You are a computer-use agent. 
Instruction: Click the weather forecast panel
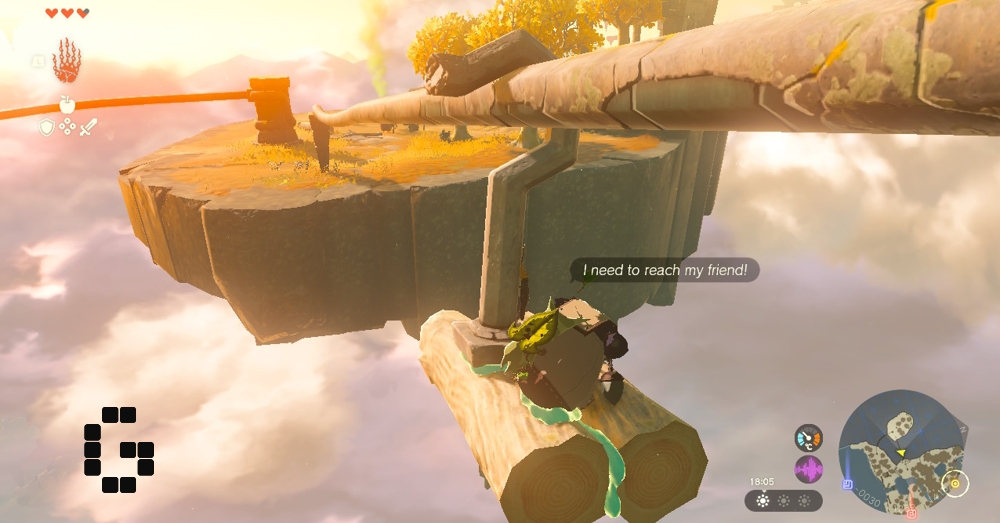[783, 500]
